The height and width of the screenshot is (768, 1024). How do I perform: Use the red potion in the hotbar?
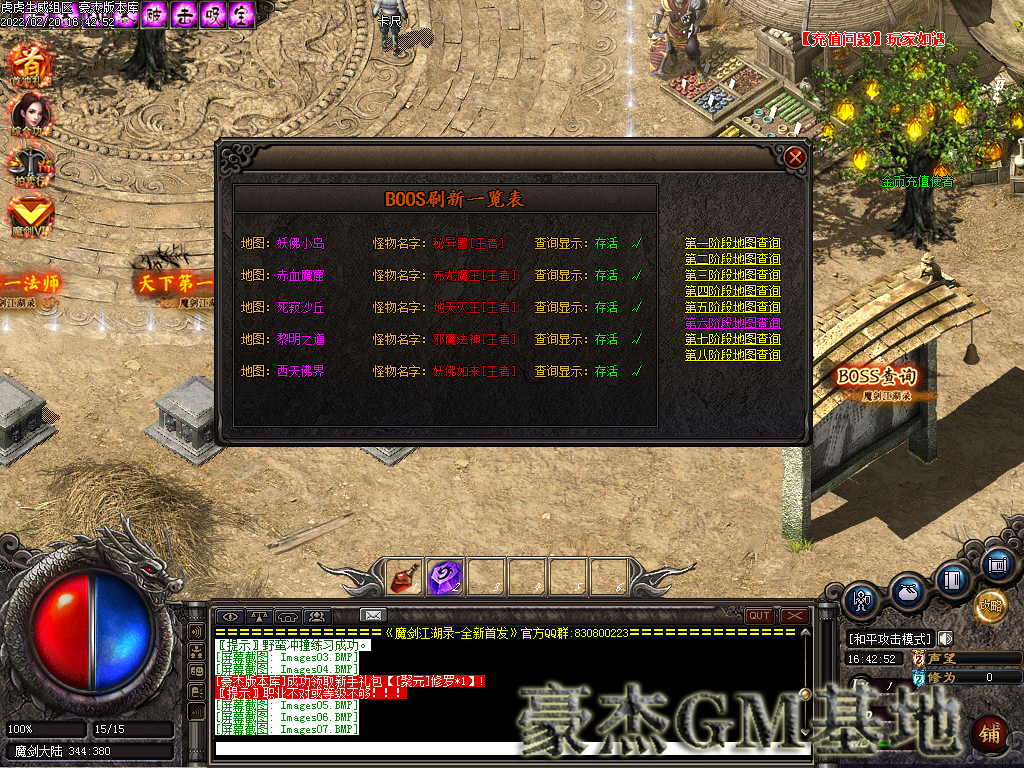(403, 577)
